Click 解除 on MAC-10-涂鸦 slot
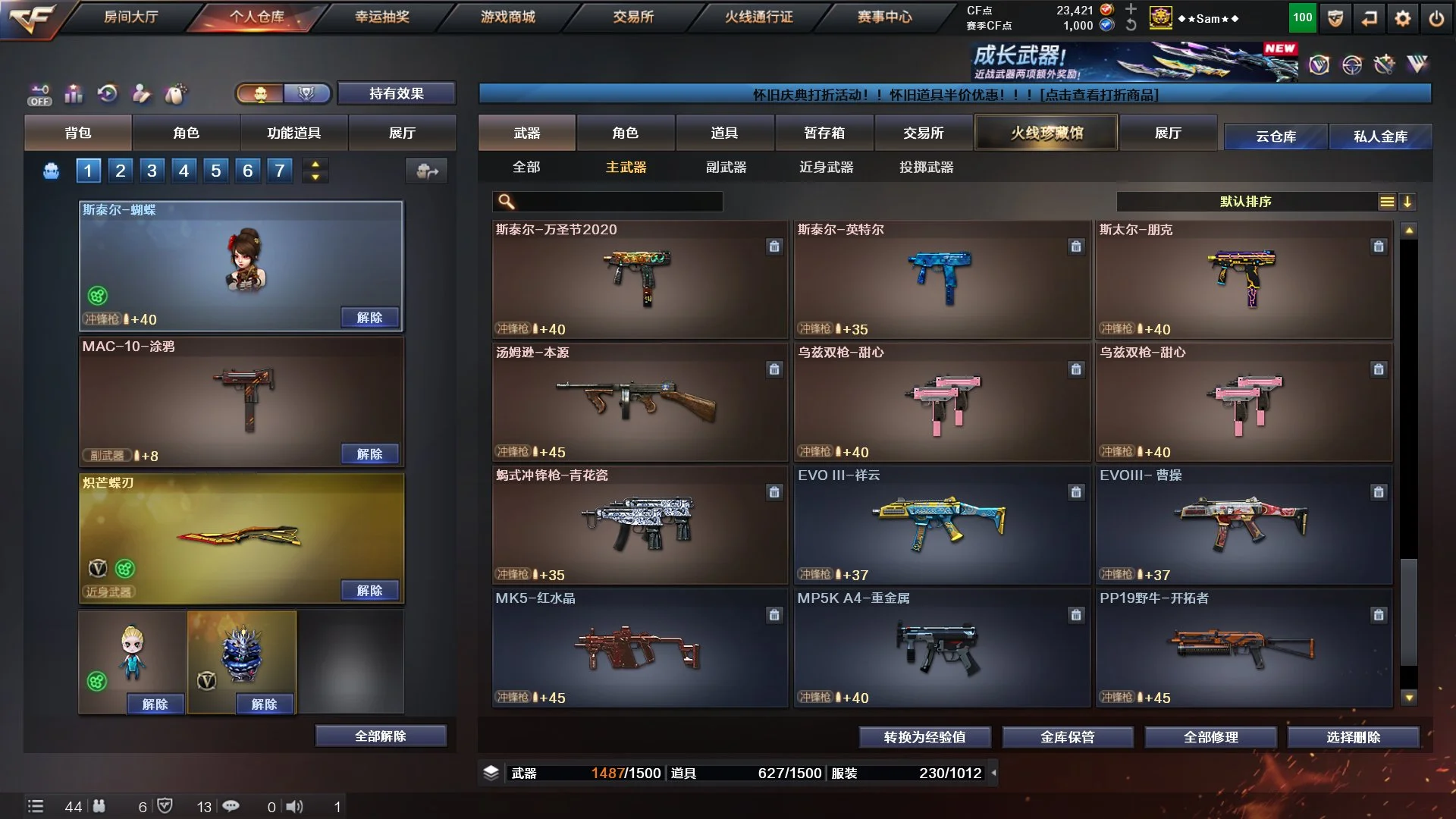 (369, 453)
